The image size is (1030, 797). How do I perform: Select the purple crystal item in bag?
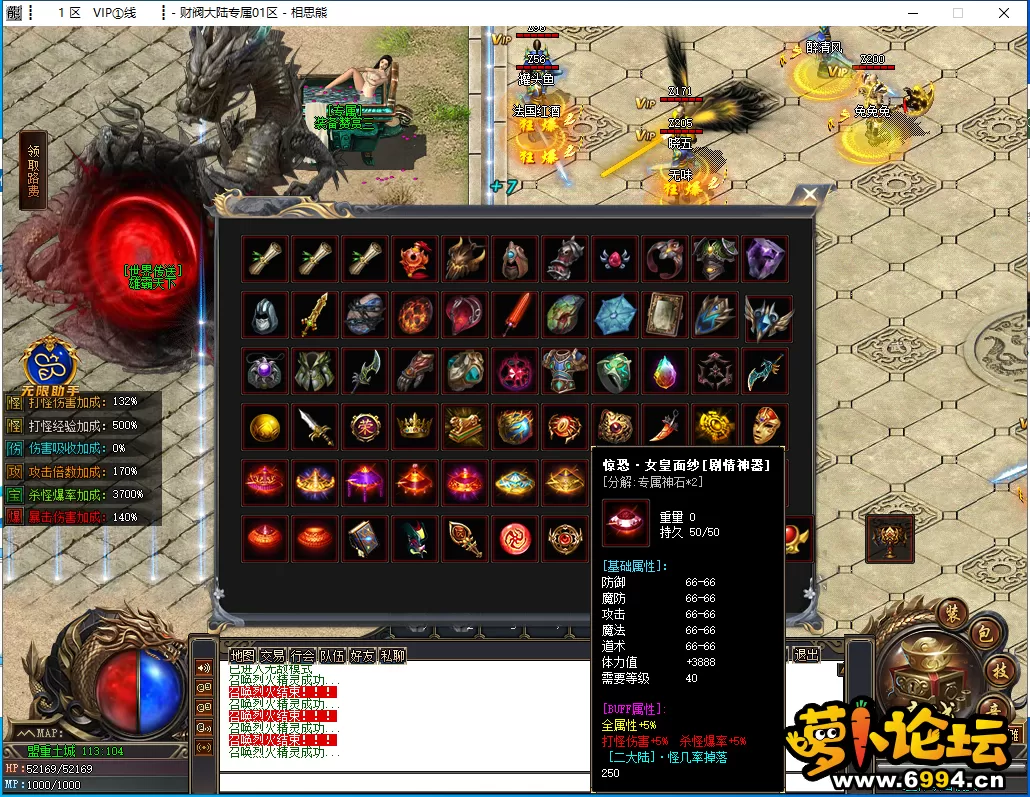click(766, 259)
